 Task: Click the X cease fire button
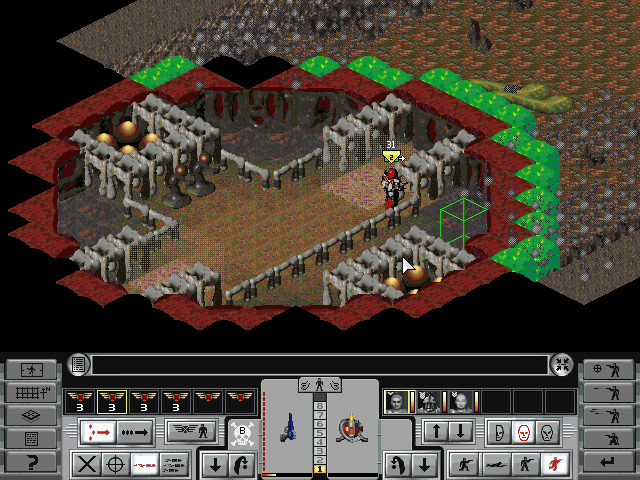(87, 464)
